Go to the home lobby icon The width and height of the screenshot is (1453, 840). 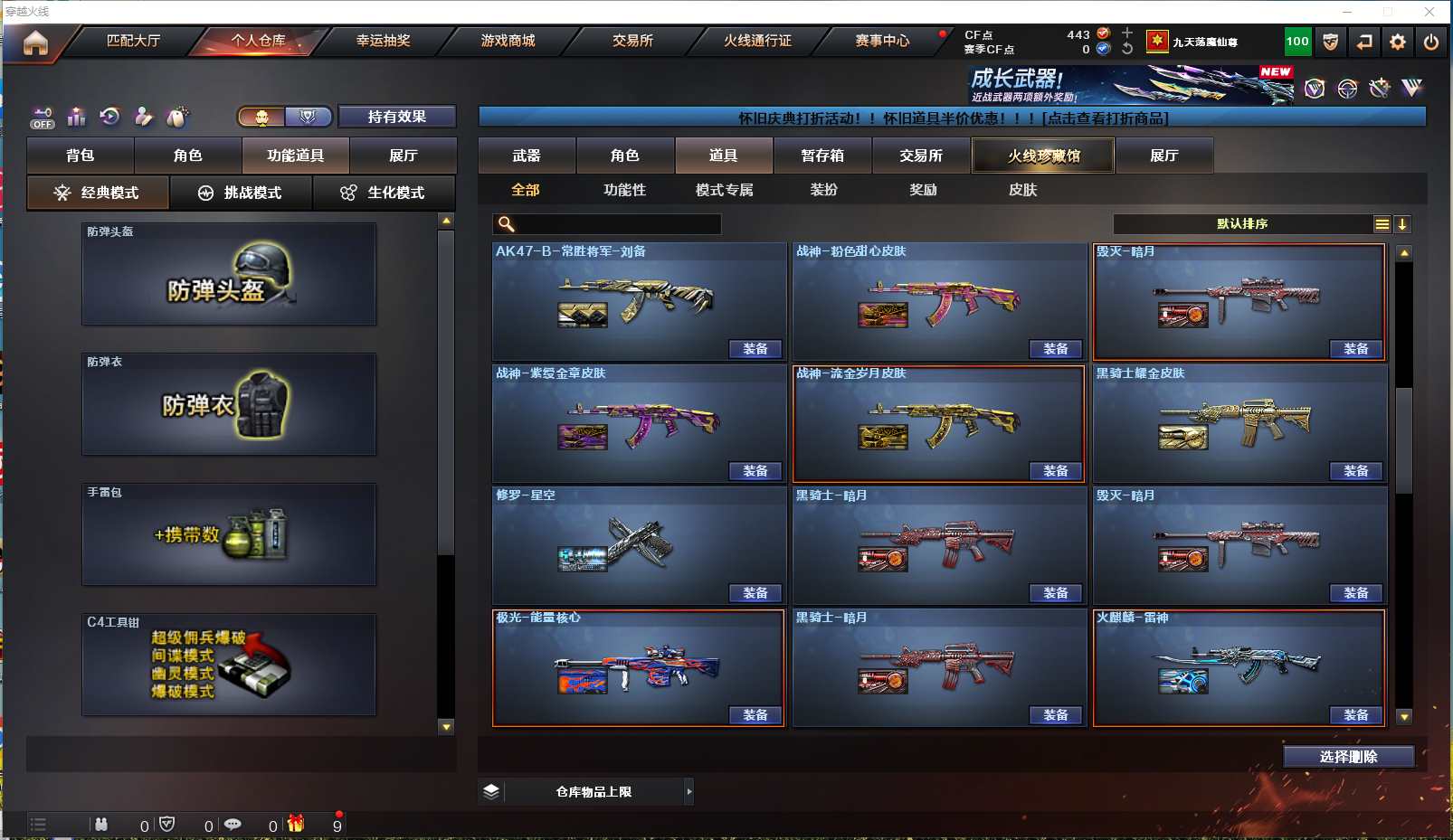[x=35, y=42]
